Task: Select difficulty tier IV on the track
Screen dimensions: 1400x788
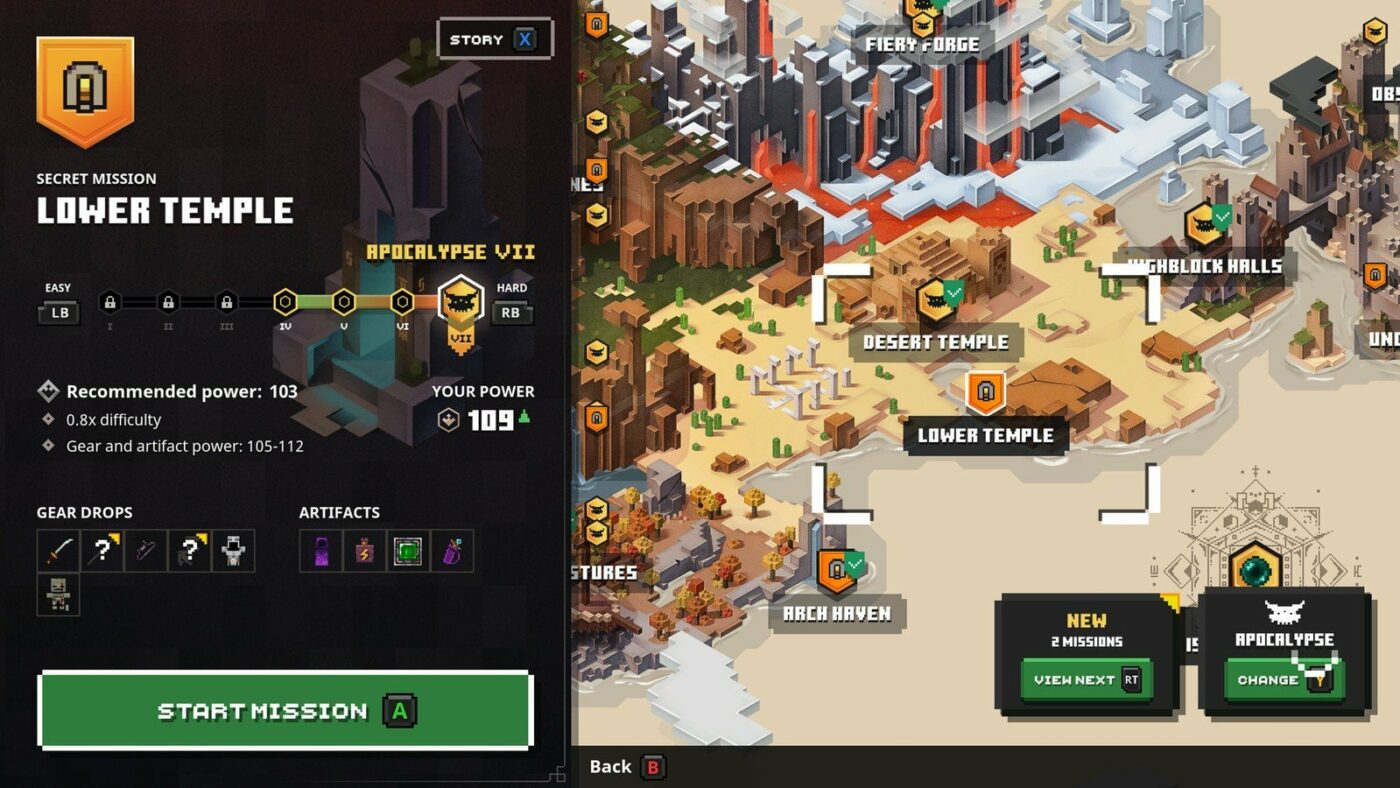Action: (285, 301)
